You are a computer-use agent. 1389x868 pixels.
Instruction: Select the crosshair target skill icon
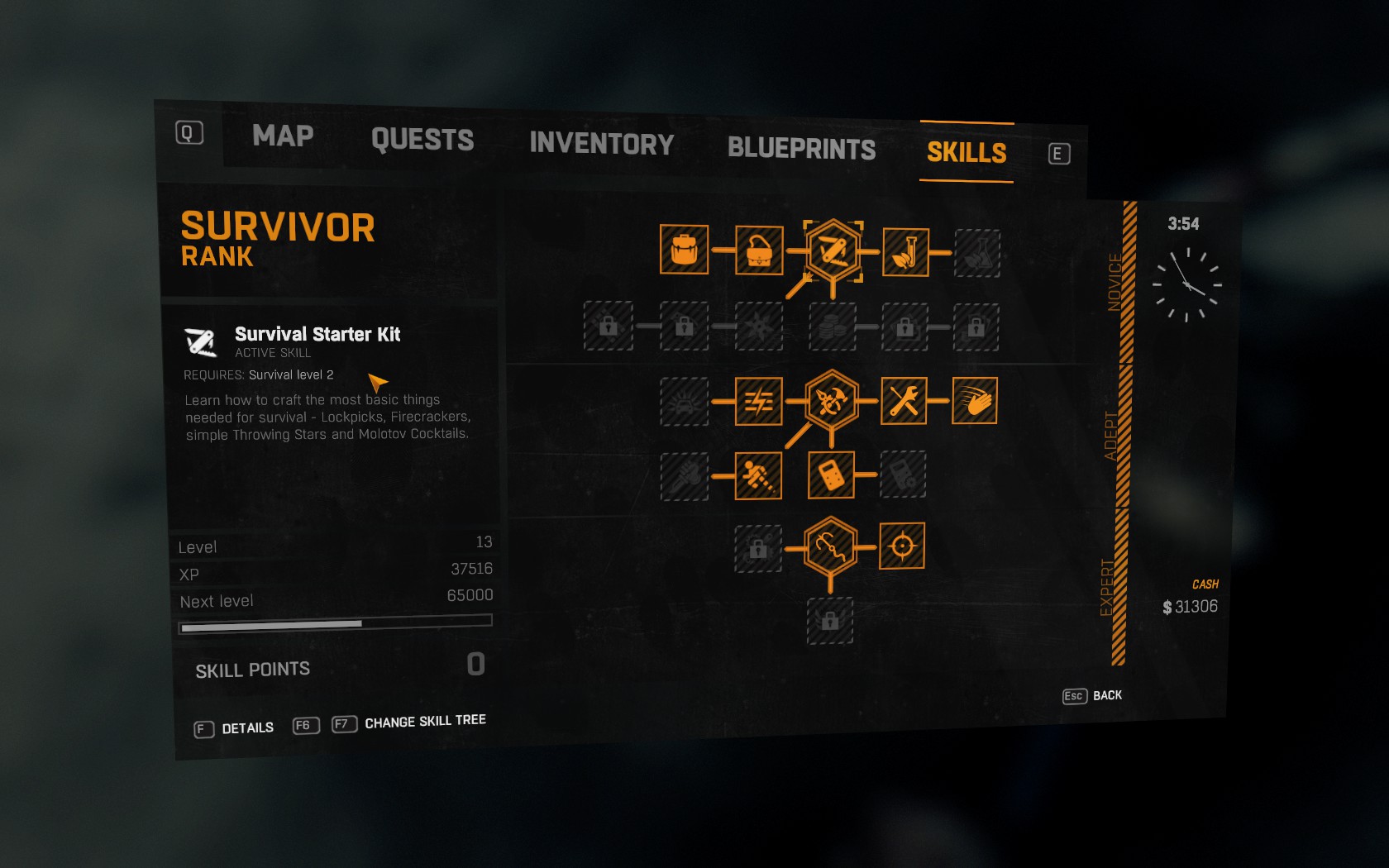click(902, 546)
